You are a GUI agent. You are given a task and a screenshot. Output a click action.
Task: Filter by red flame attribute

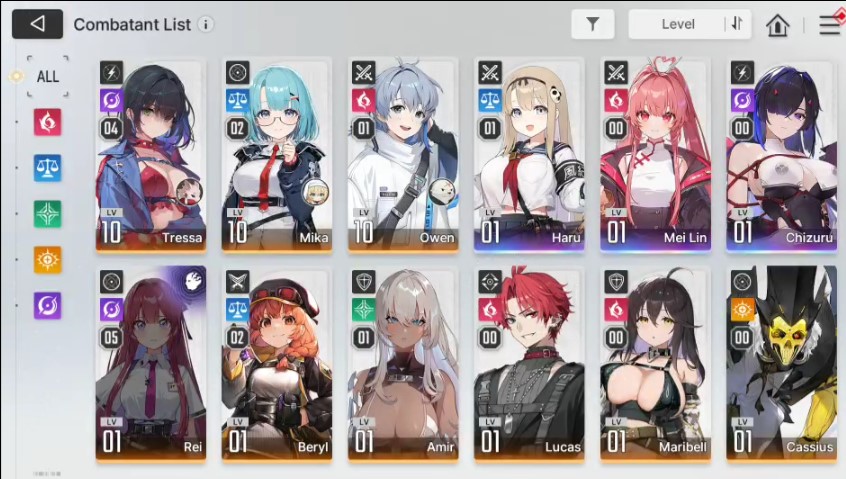pyautogui.click(x=48, y=122)
